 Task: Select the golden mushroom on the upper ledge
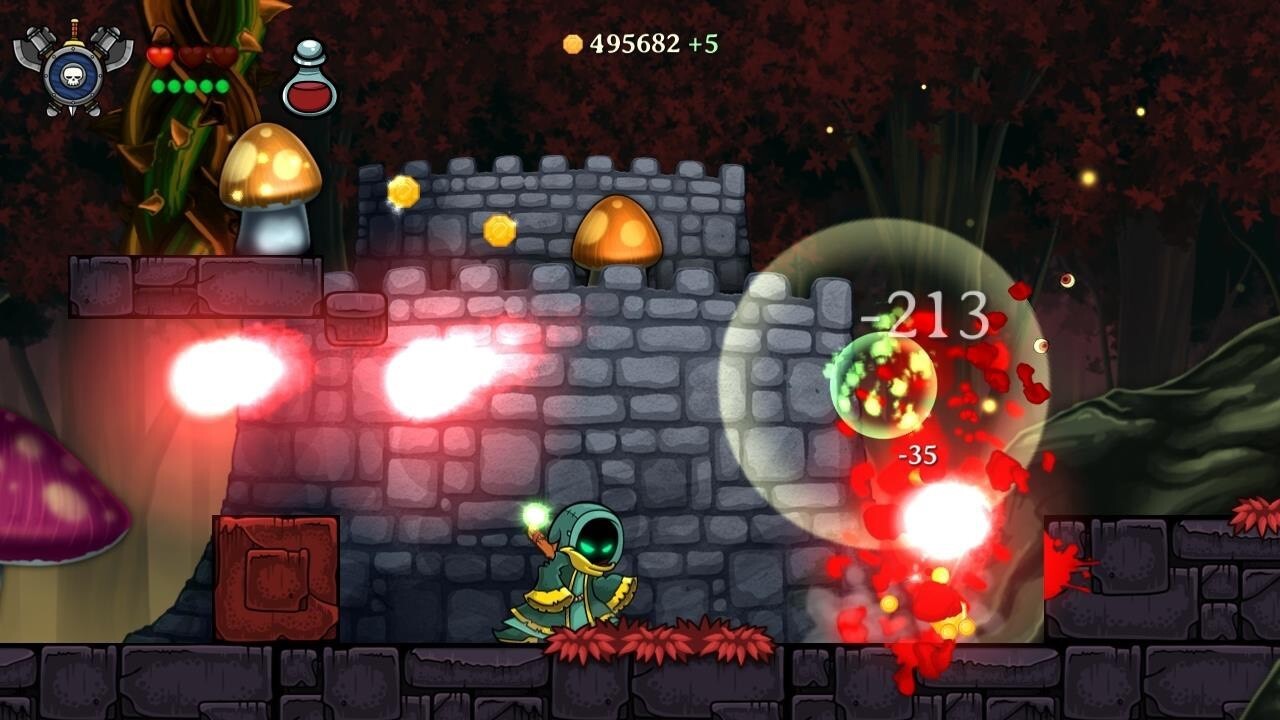tap(270, 180)
